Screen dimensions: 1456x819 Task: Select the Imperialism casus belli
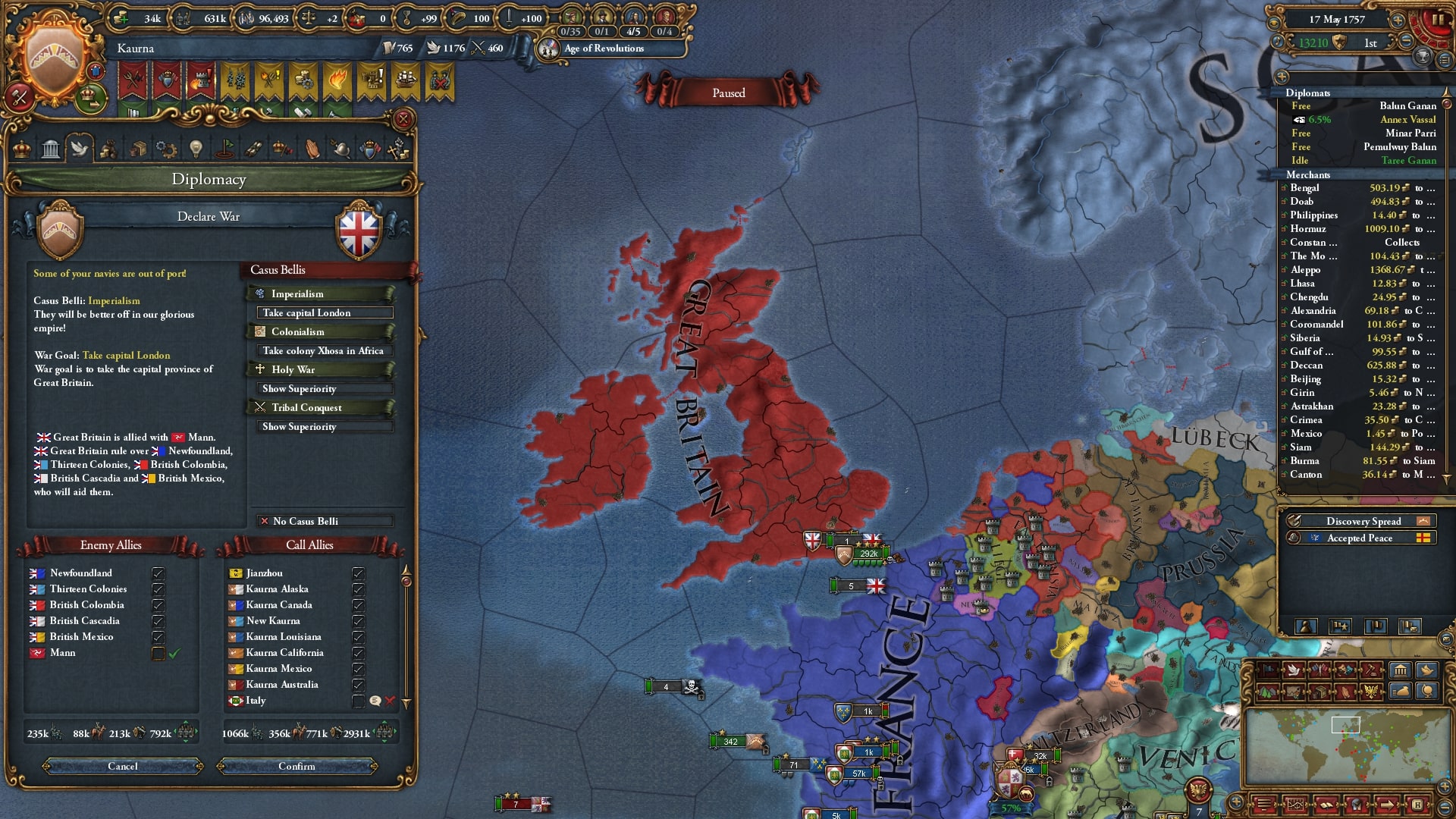[320, 293]
